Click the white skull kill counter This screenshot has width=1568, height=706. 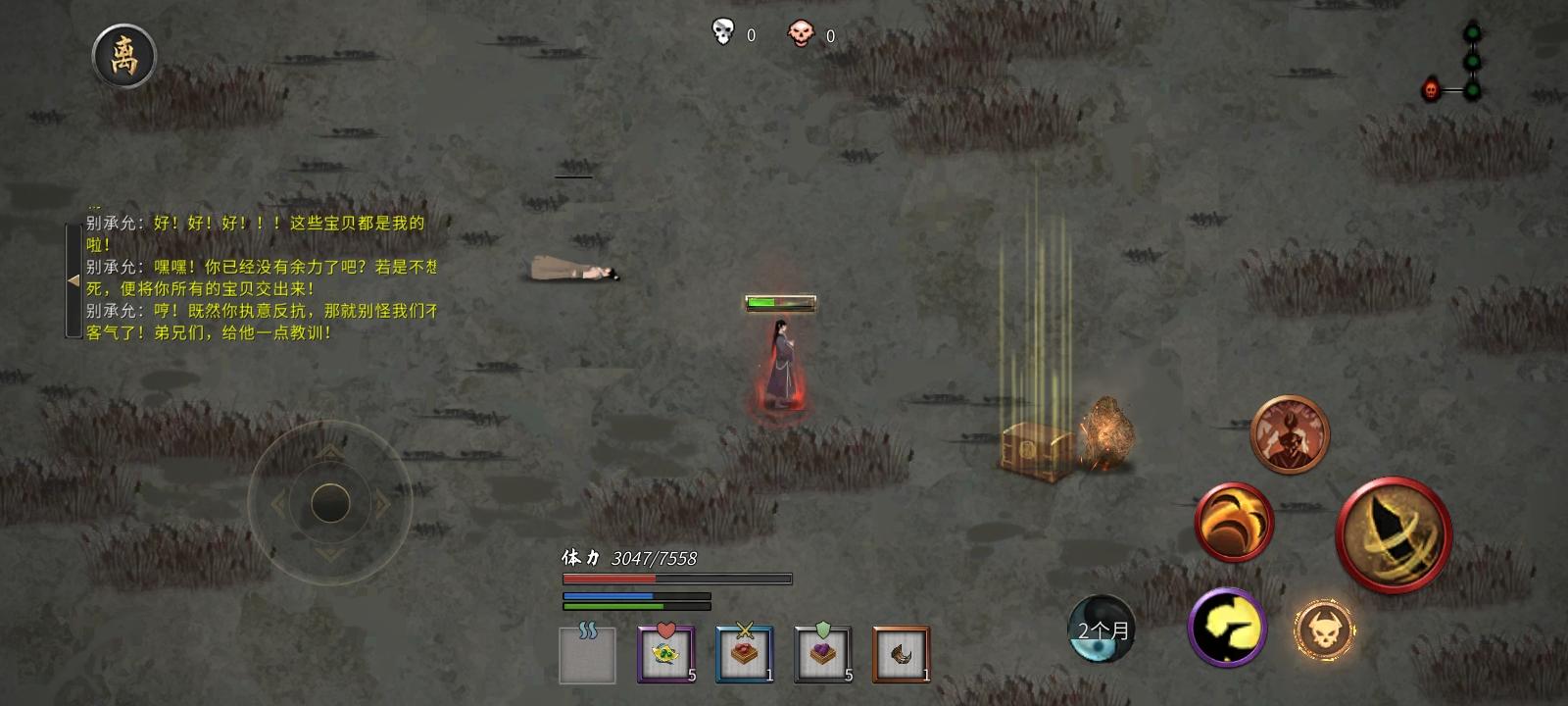722,31
